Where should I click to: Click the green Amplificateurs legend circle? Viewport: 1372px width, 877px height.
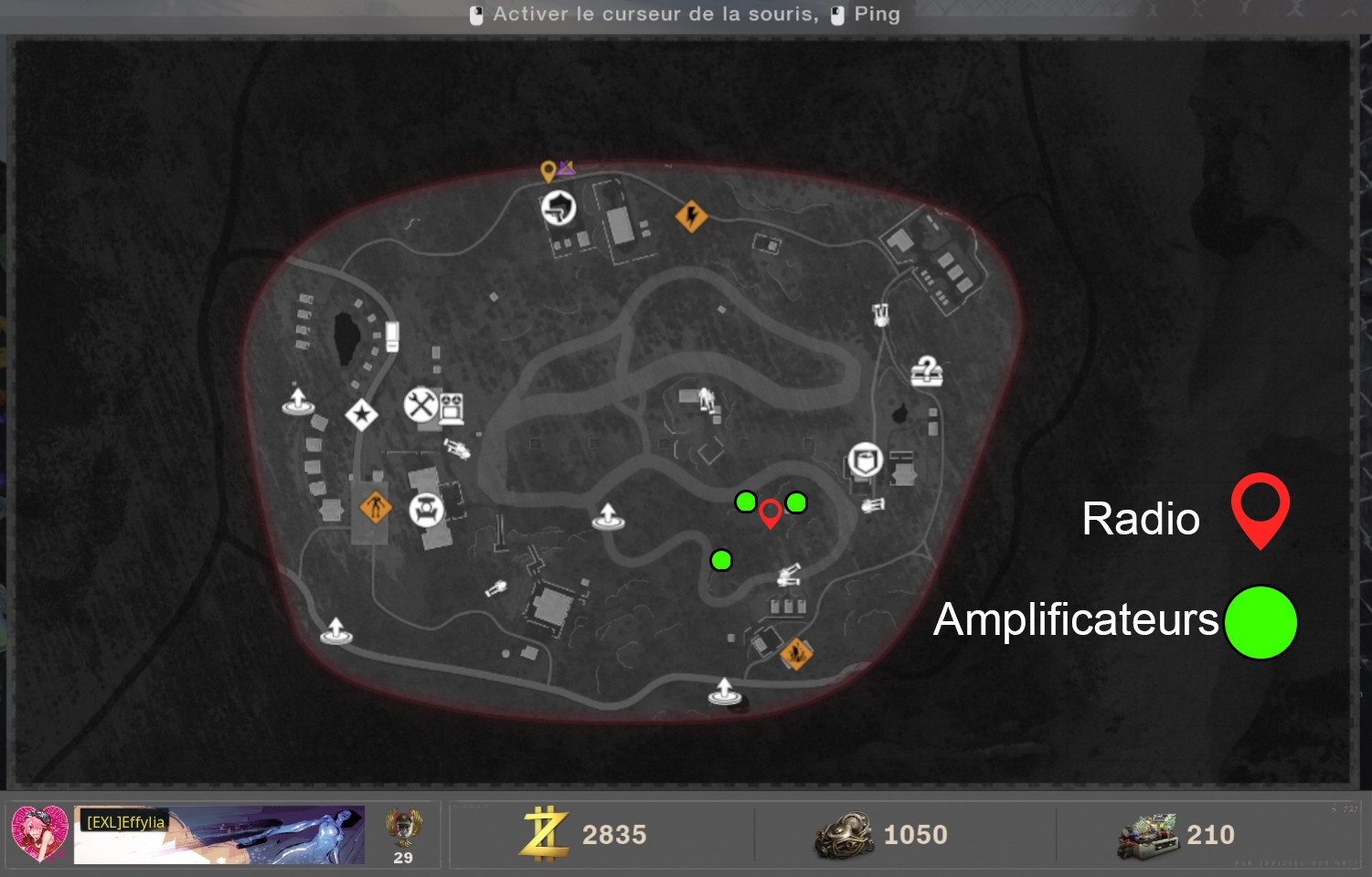[x=1260, y=621]
